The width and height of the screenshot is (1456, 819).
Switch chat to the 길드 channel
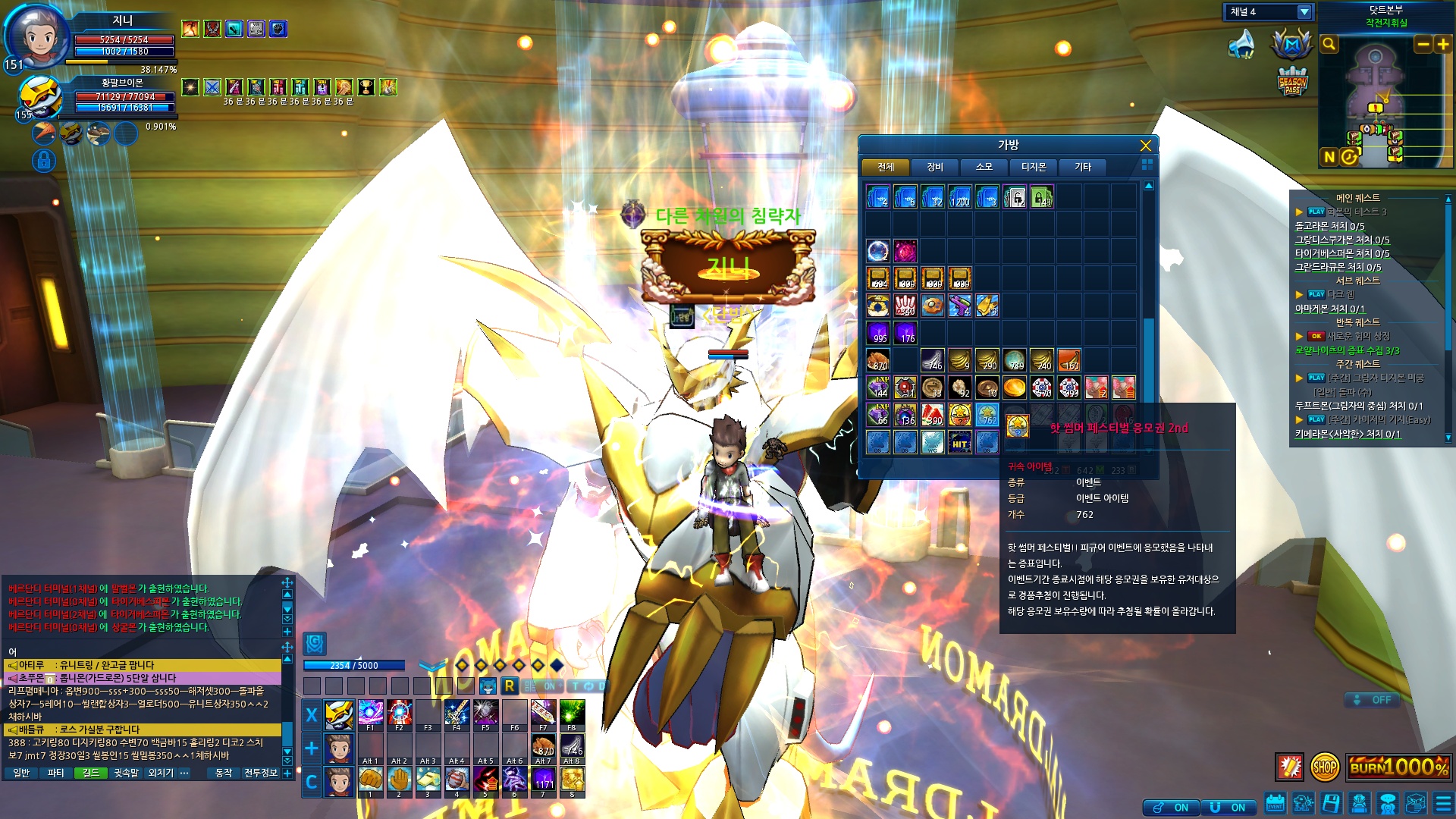click(91, 773)
